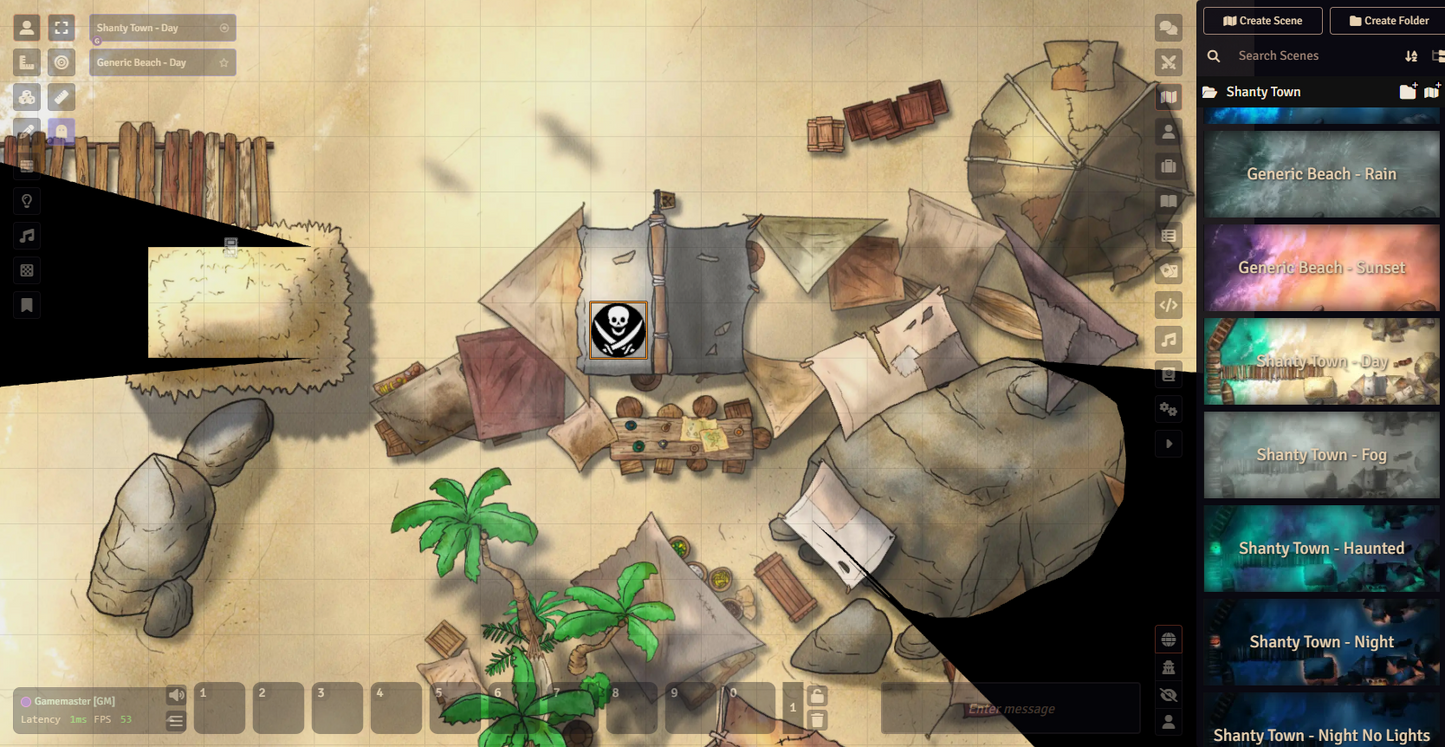The height and width of the screenshot is (747, 1445).
Task: Select the Token Controls tool
Action: click(27, 27)
